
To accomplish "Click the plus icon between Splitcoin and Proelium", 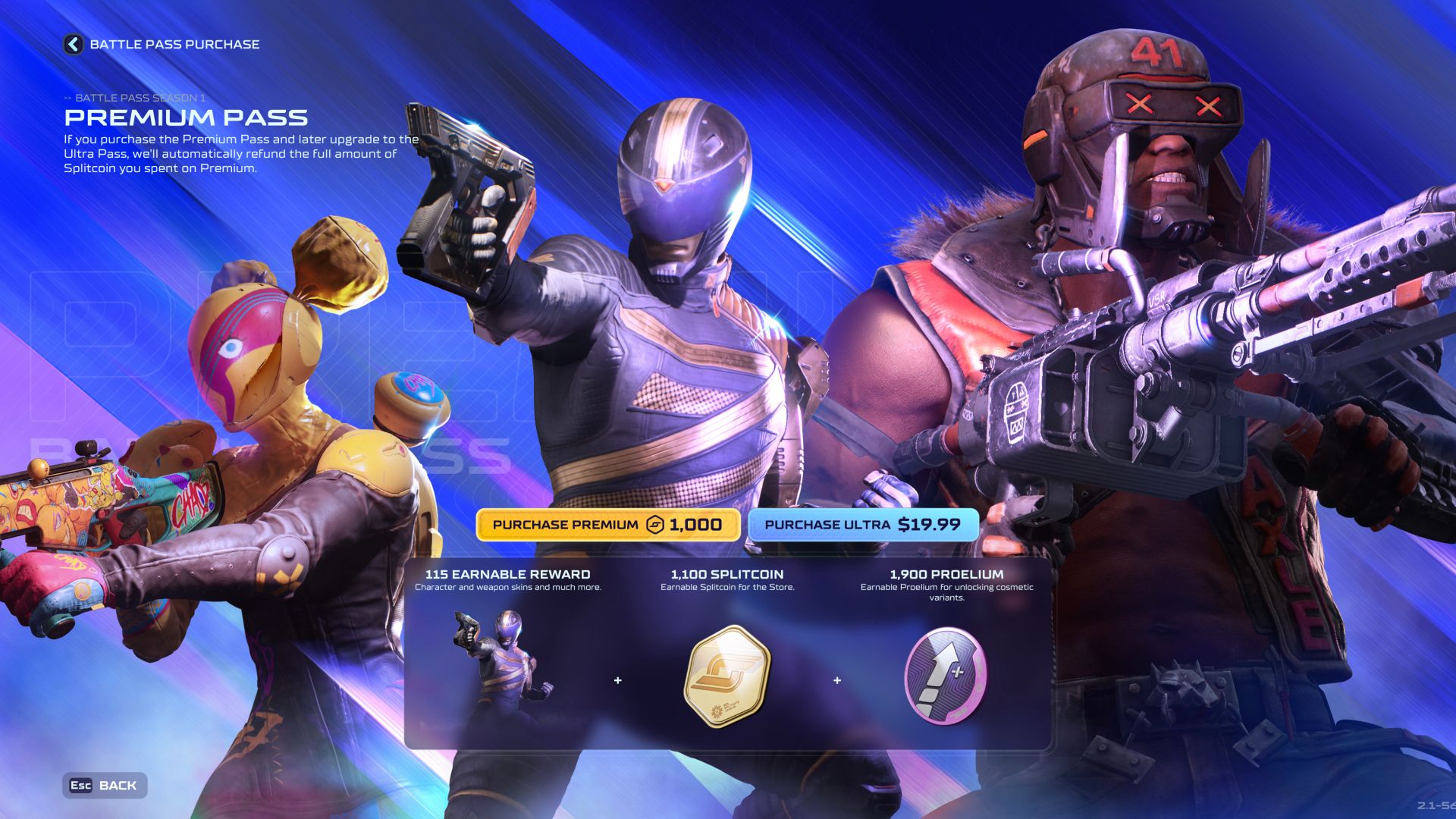I will (838, 680).
